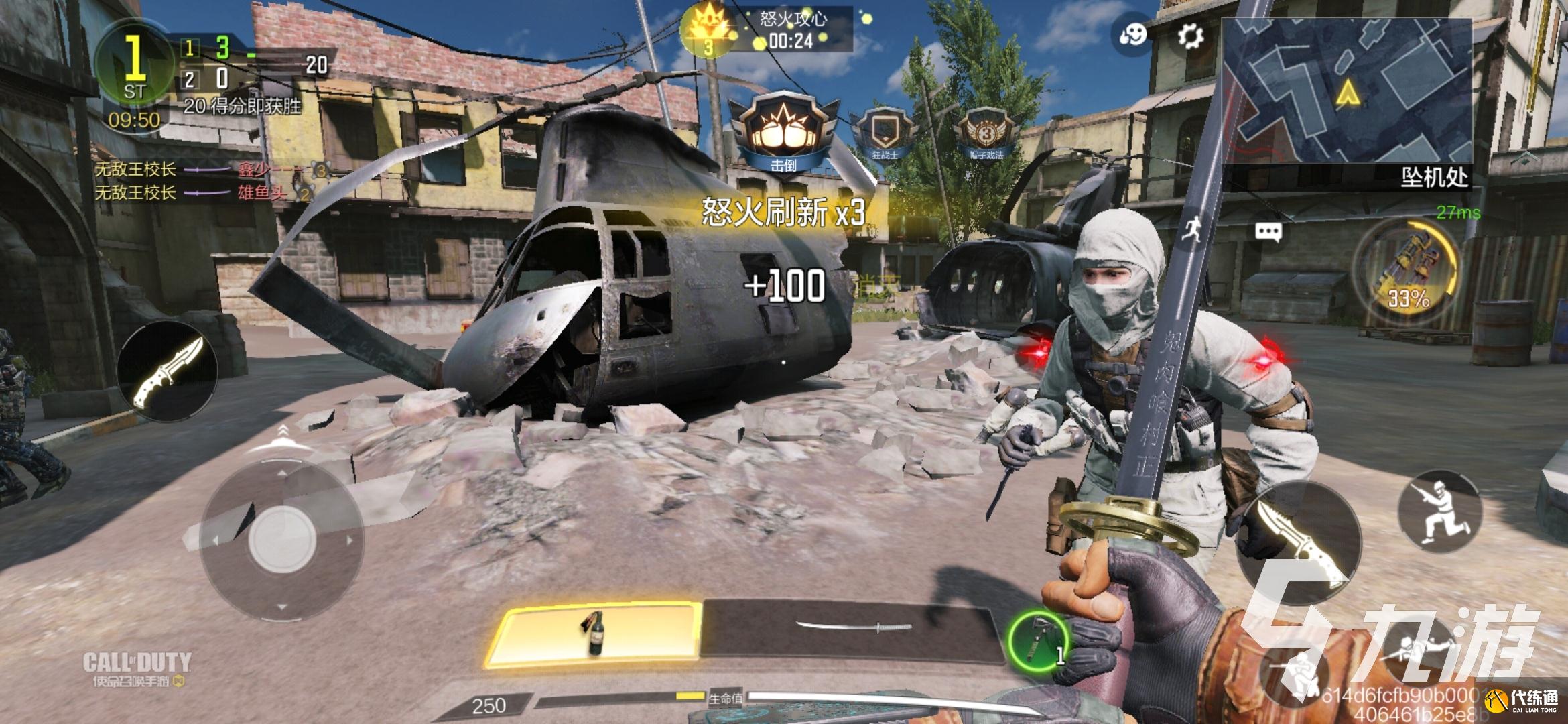This screenshot has width=1568, height=724.
Task: Tap the kneeling-soldier stance button
Action: coord(1439,510)
